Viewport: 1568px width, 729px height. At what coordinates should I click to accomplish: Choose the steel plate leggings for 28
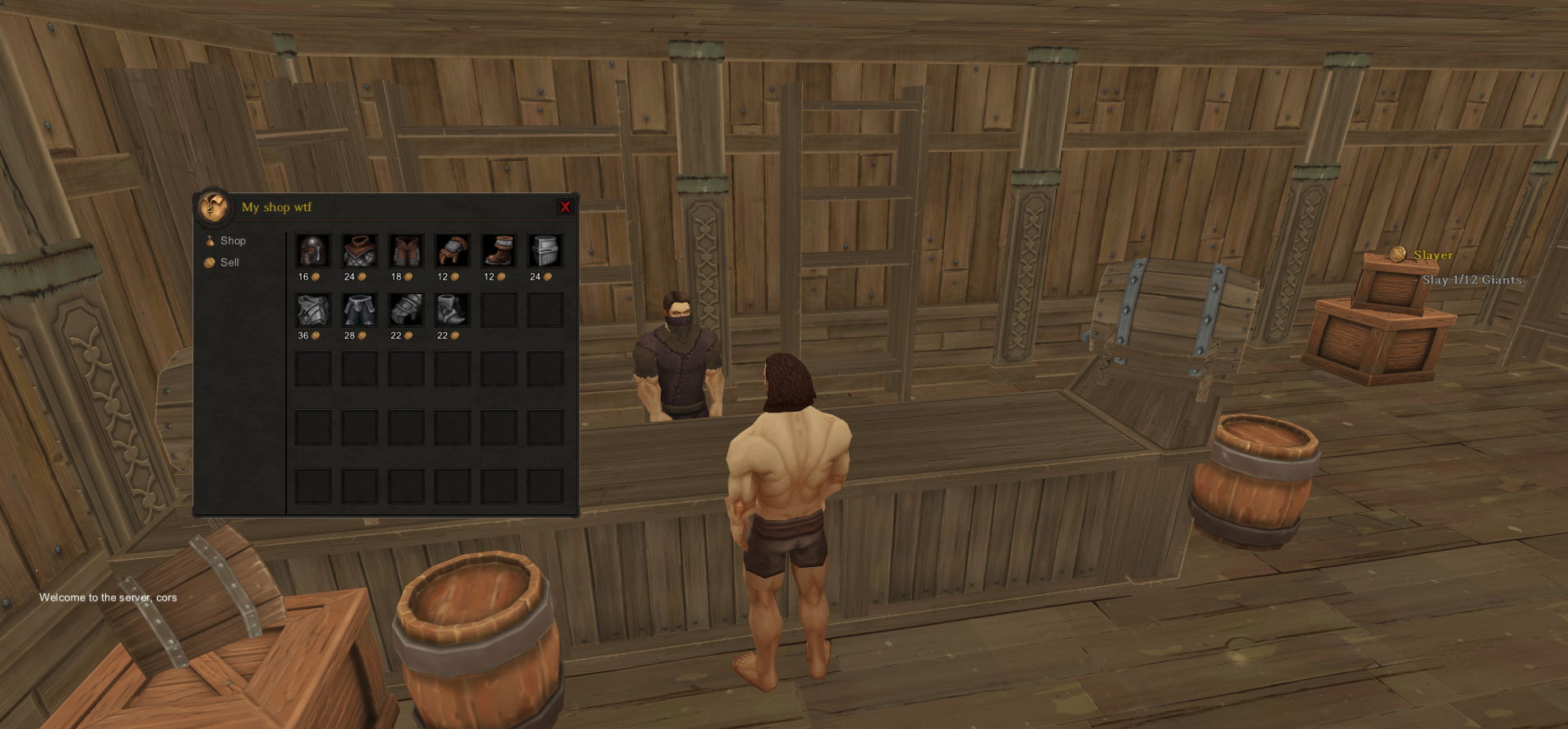click(359, 310)
